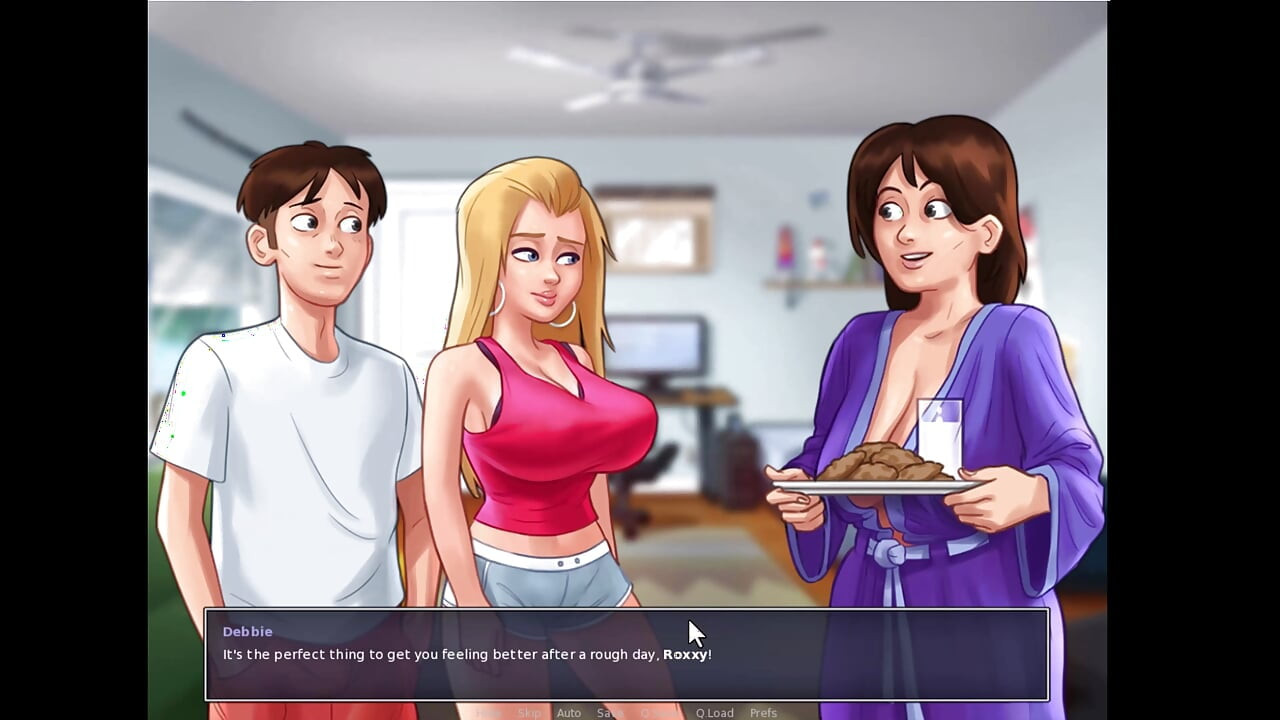Click the name label Debbie
Screen dimensions: 1280x720
coord(247,631)
